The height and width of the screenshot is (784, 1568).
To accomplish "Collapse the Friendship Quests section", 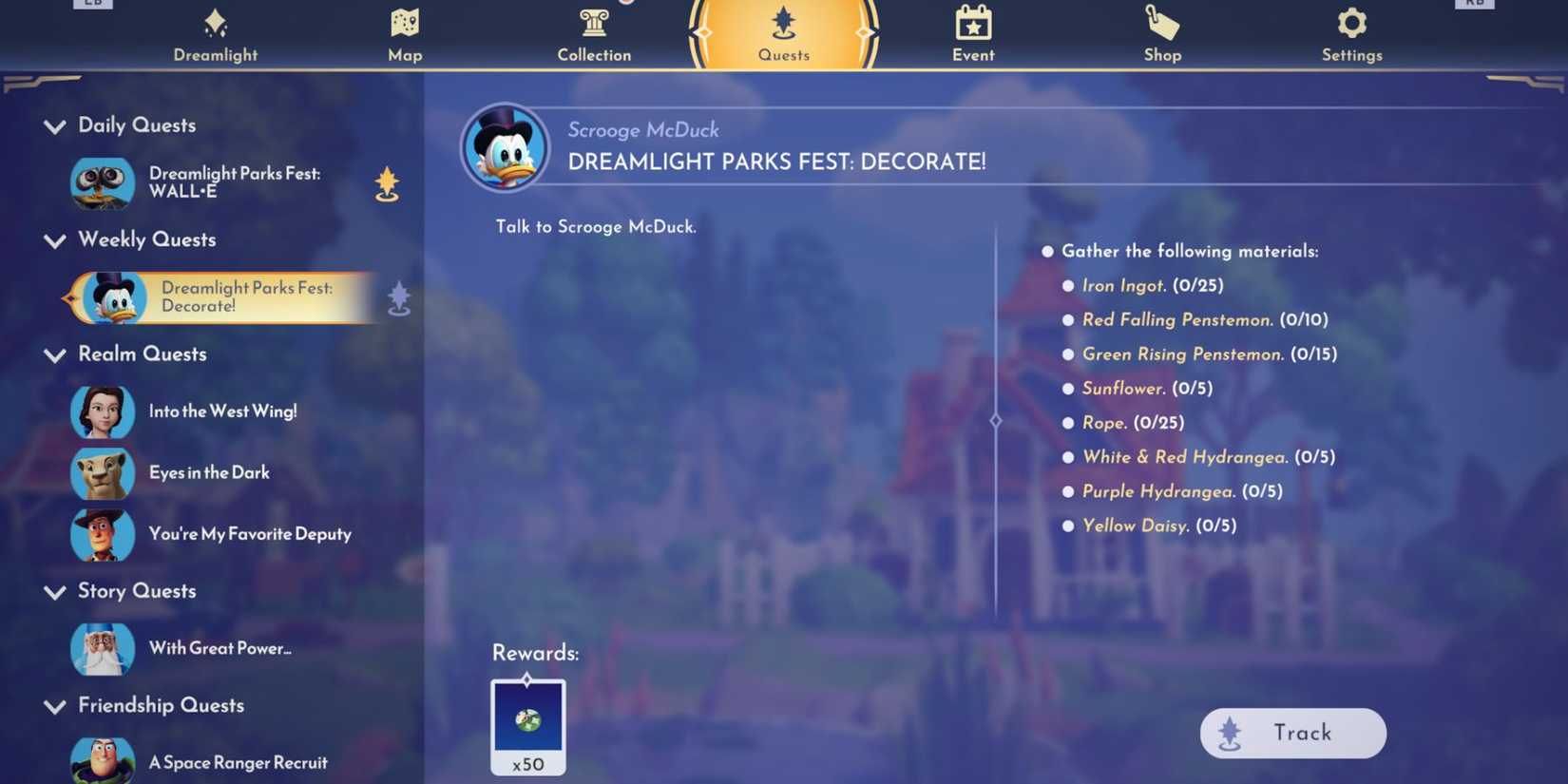I will point(54,706).
